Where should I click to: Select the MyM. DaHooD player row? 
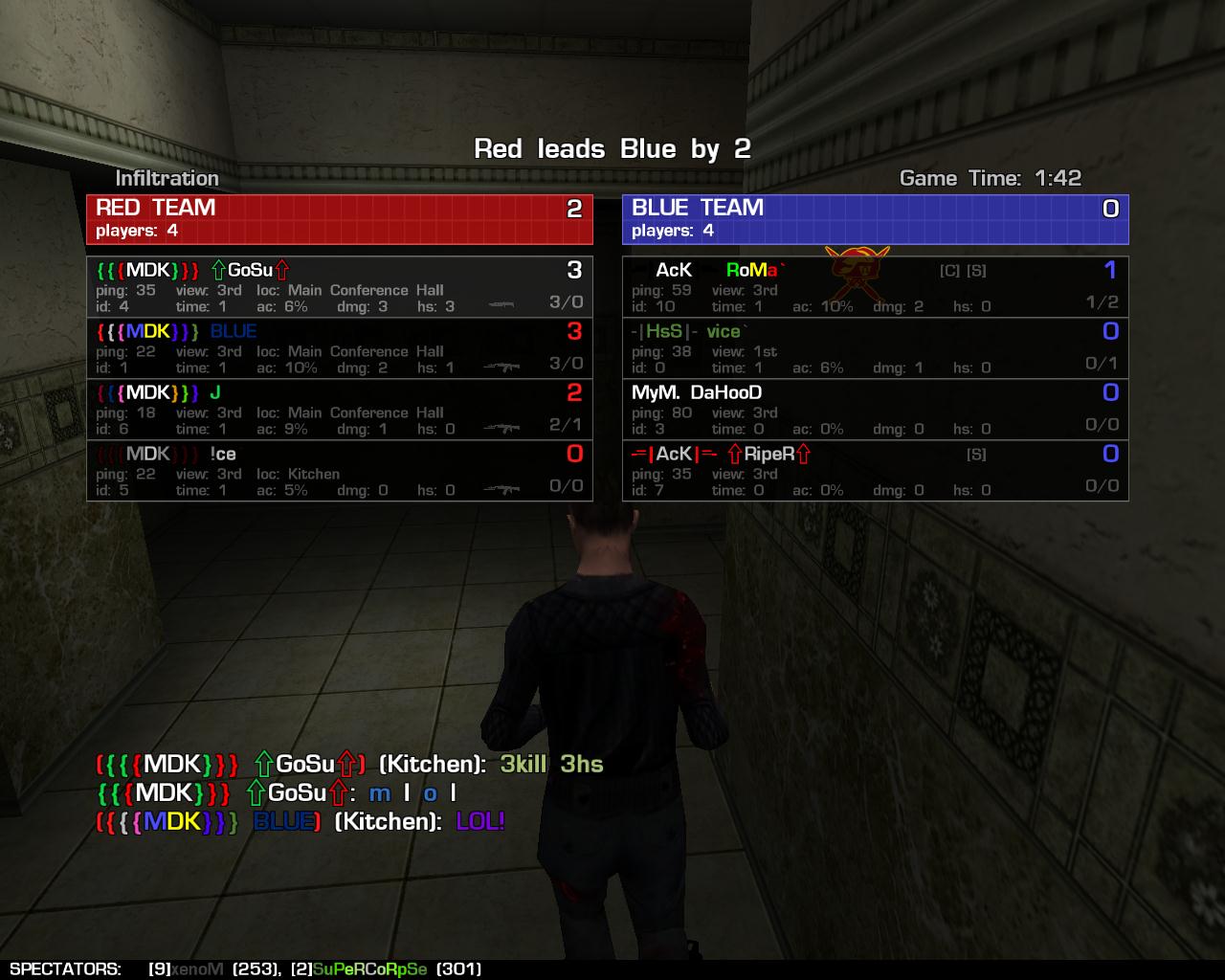tap(875, 410)
